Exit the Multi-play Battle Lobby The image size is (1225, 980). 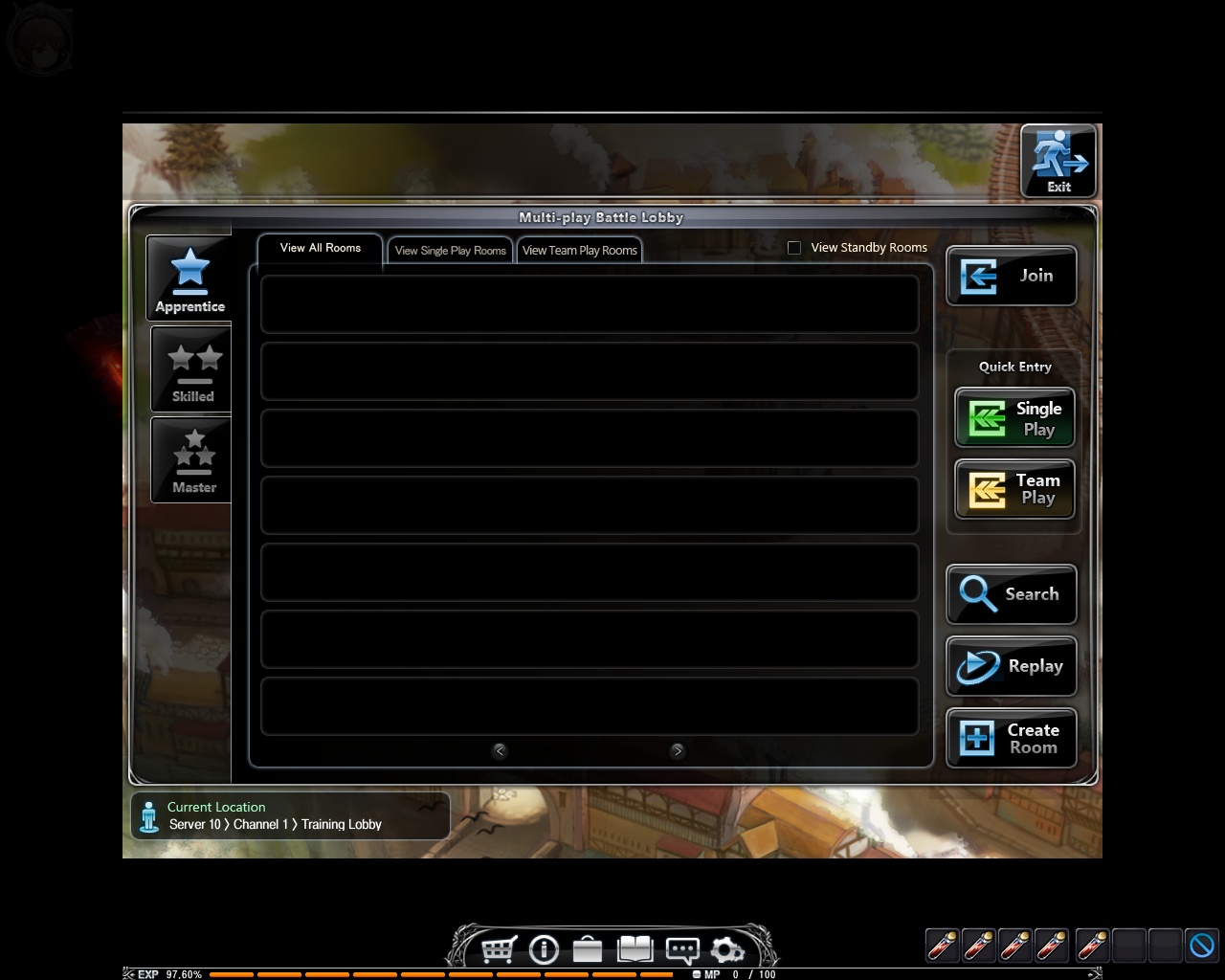coord(1058,161)
